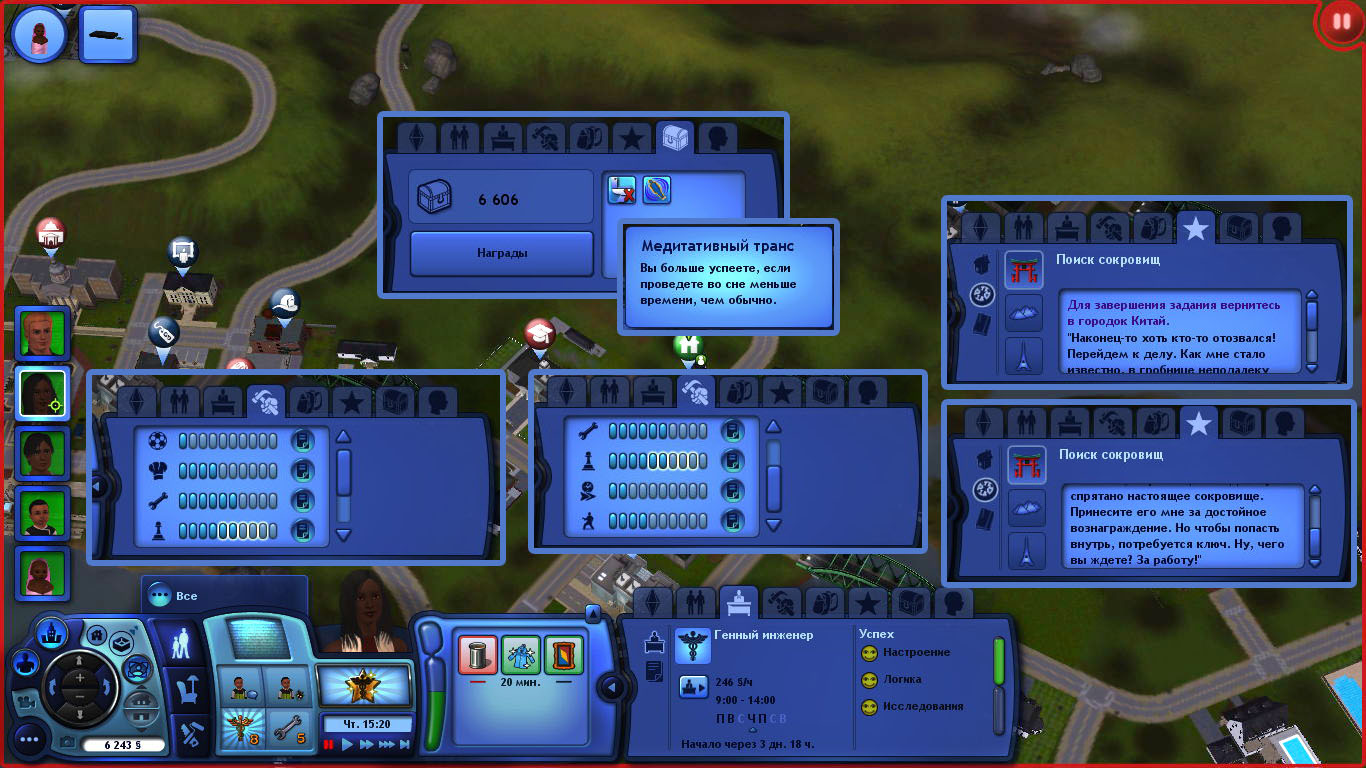
Task: Open the three-dots options menu
Action: point(28,740)
